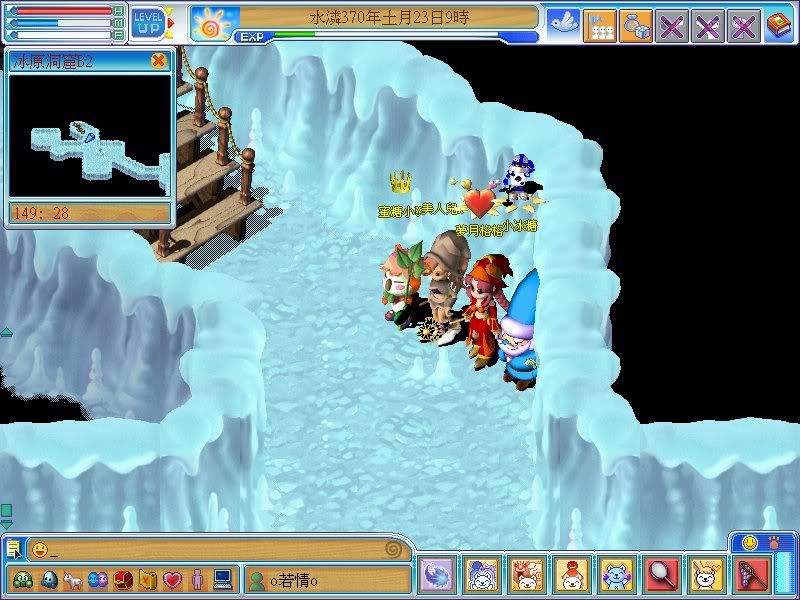Open the team flag party icon
The image size is (800, 600).
[x=599, y=27]
